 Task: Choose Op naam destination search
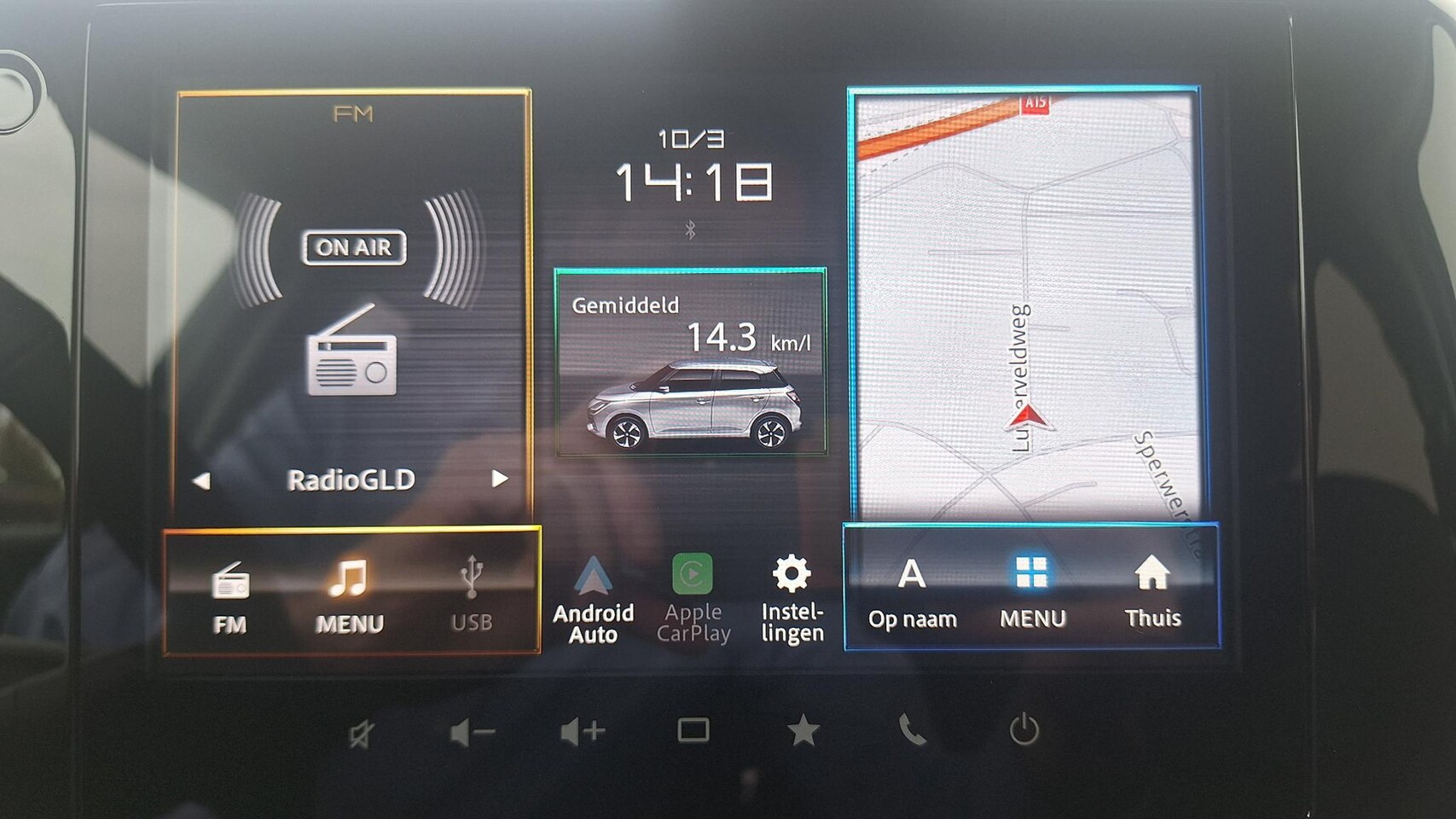(912, 593)
